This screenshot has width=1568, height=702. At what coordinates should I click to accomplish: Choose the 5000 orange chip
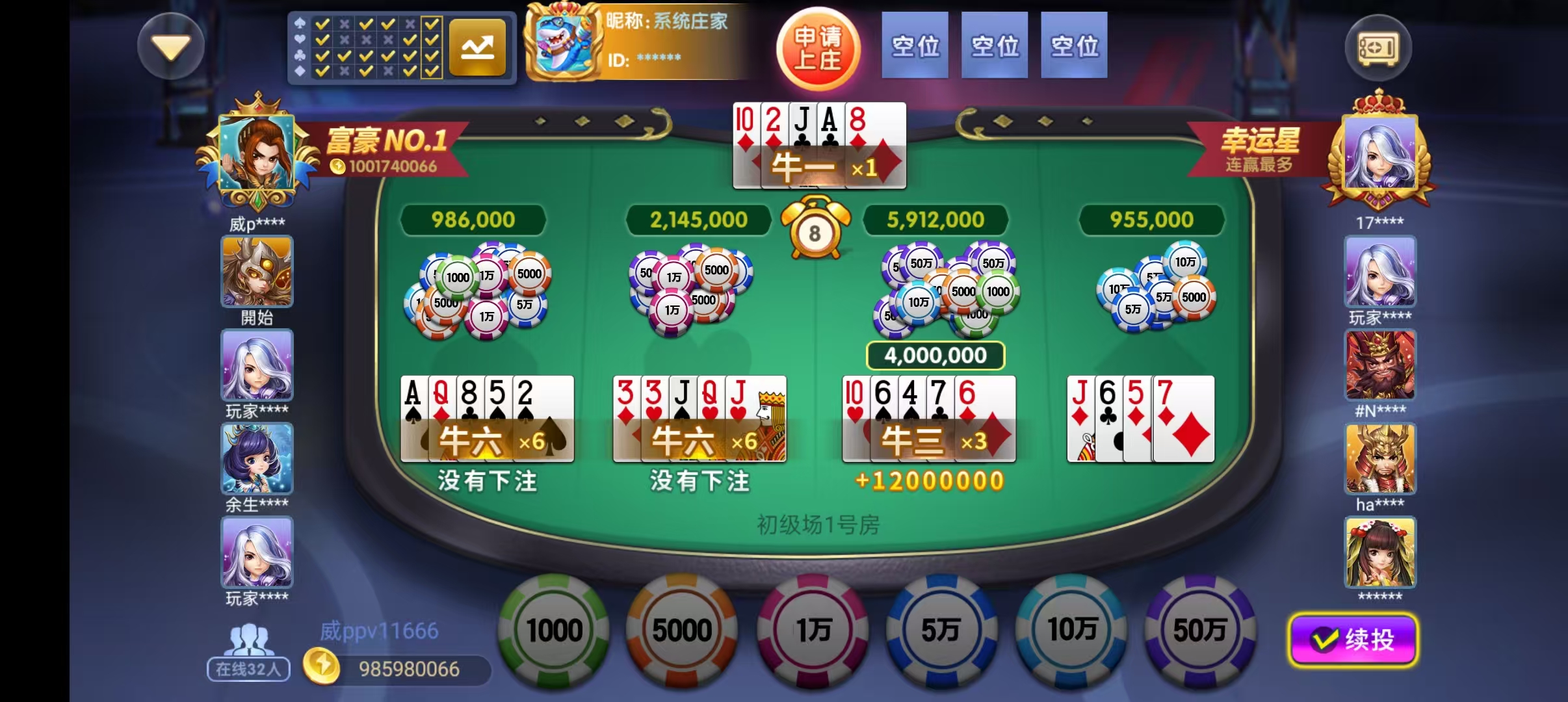pos(682,630)
